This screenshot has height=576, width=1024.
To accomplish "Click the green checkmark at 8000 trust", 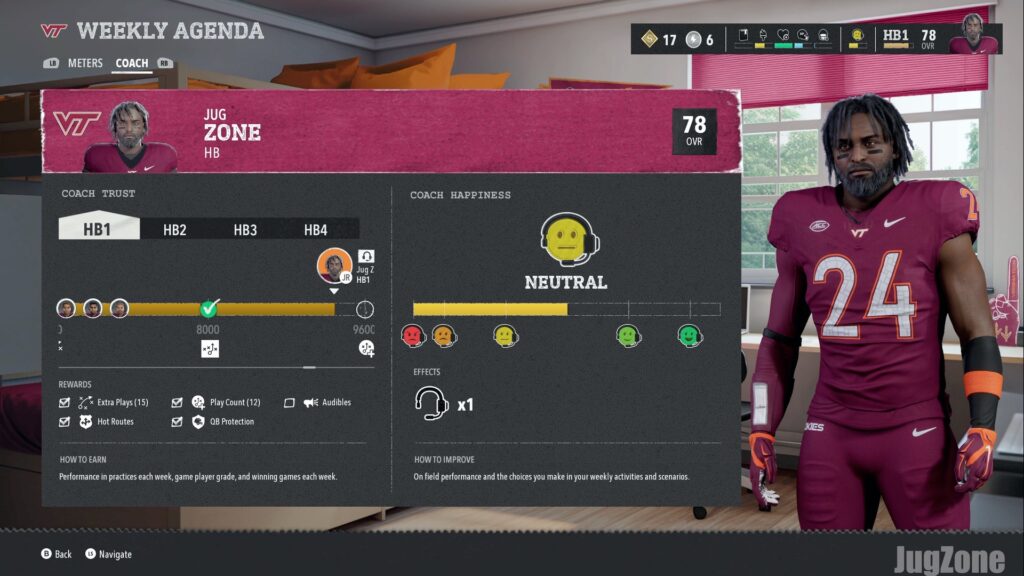I will pyautogui.click(x=209, y=308).
